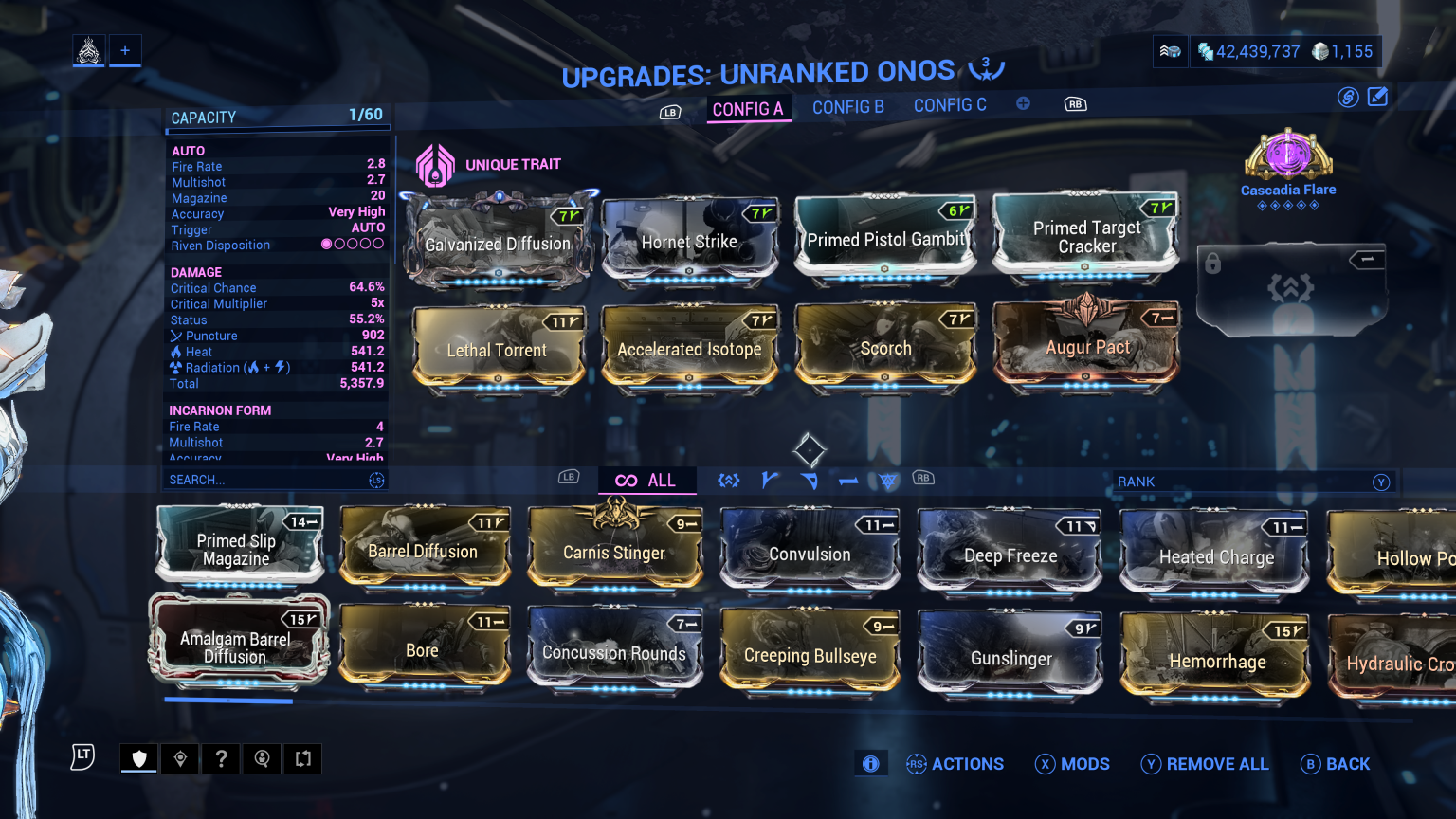Toggle the Riven Disposition indicator
Image resolution: width=1456 pixels, height=819 pixels.
click(x=353, y=245)
